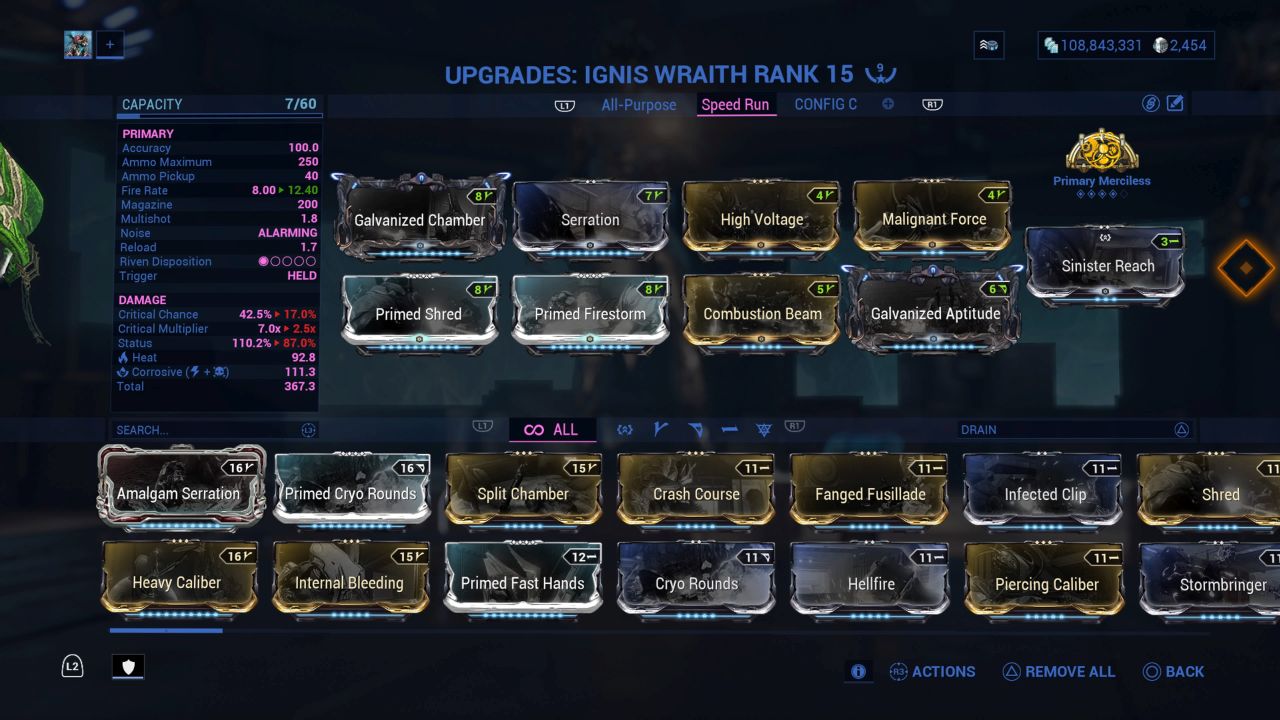This screenshot has width=1280, height=720.
Task: Click the edit config pencil icon
Action: pos(1175,103)
